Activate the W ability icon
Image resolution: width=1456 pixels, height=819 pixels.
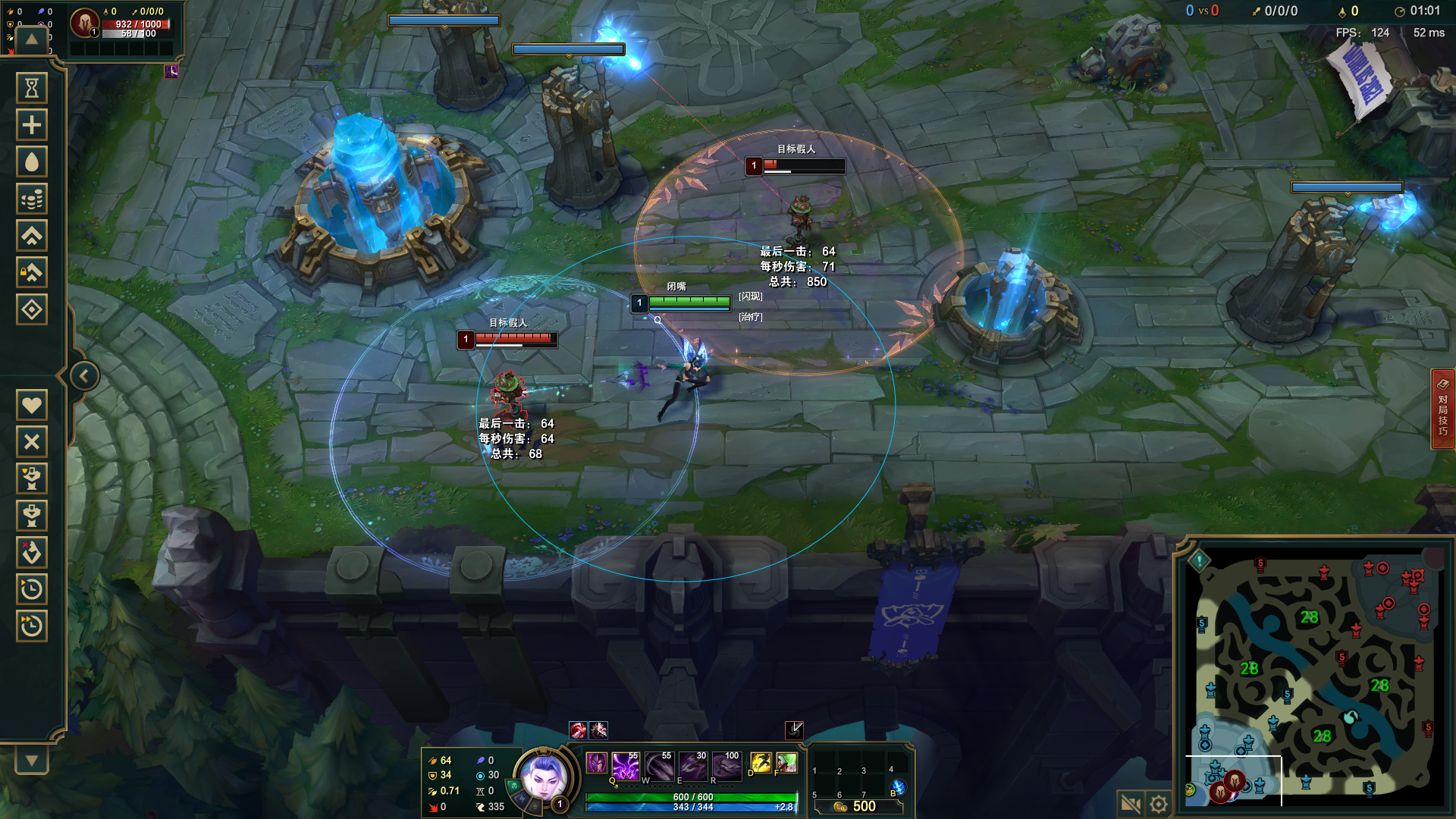click(x=659, y=766)
